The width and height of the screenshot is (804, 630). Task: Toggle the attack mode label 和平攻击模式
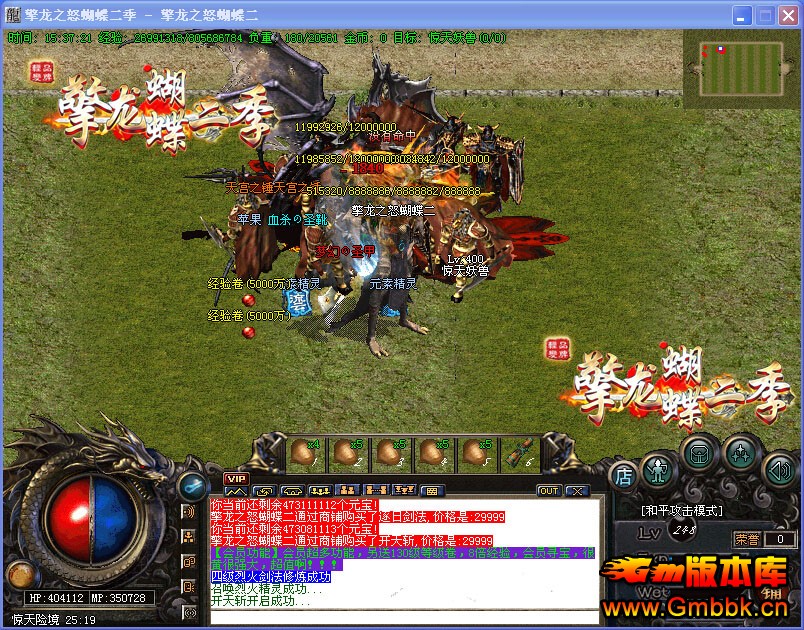680,509
